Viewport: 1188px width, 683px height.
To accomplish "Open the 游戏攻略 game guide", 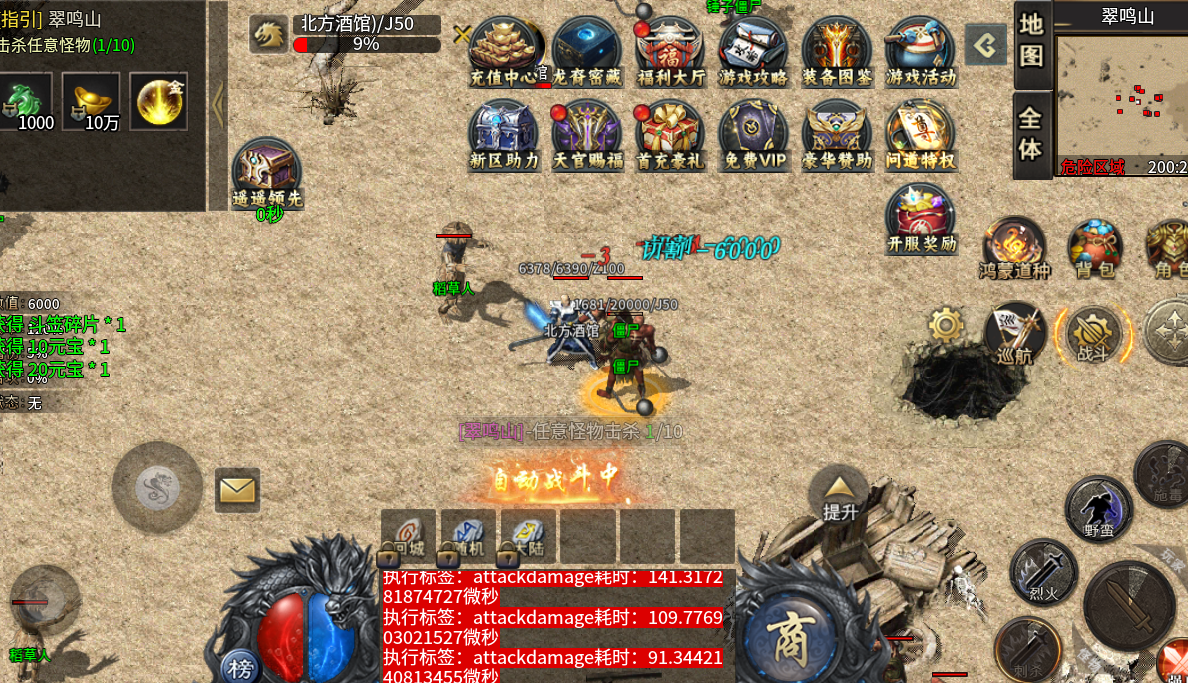I will click(x=753, y=49).
